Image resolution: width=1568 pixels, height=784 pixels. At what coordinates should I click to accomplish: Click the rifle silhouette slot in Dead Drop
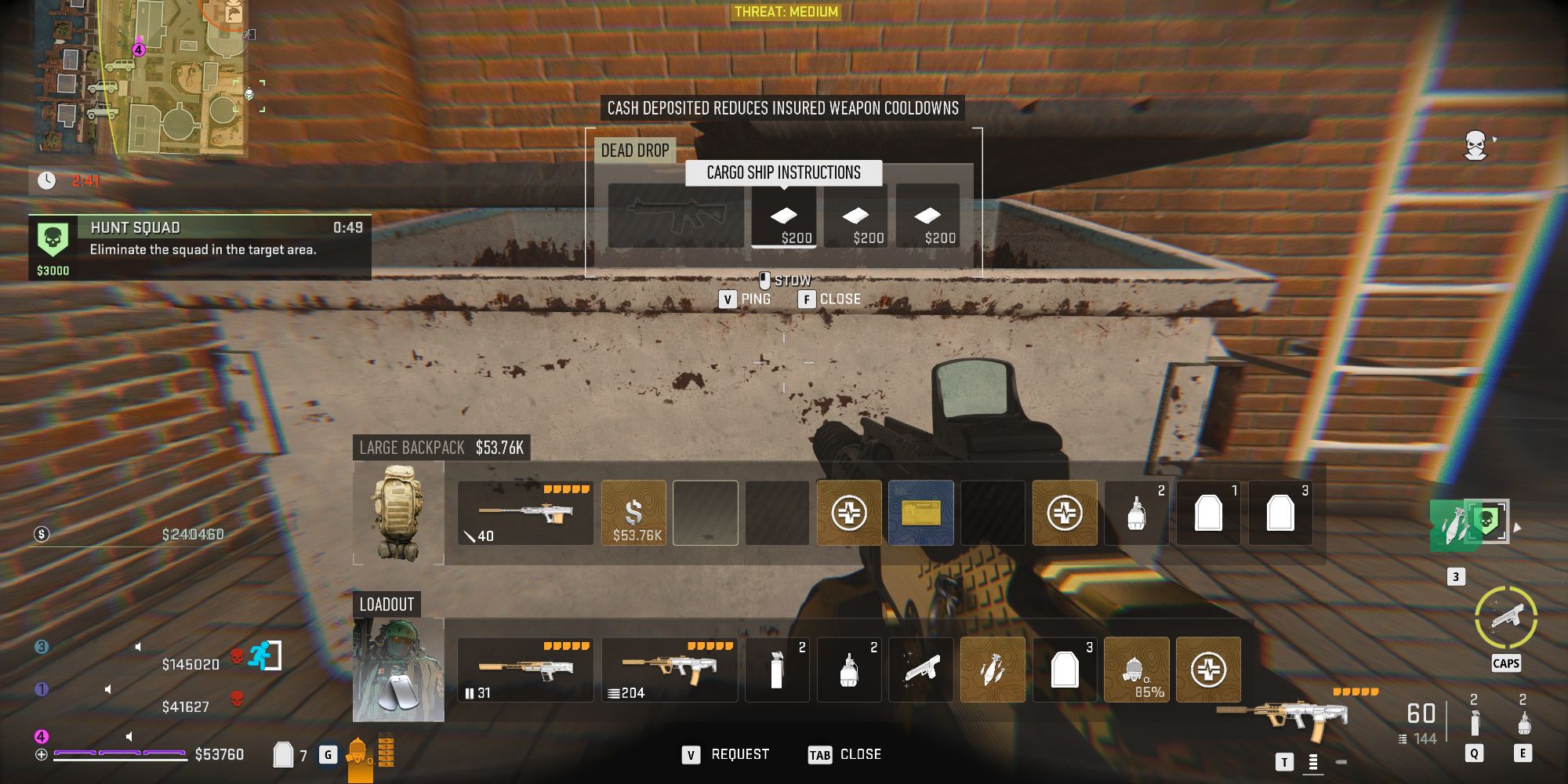tap(676, 217)
